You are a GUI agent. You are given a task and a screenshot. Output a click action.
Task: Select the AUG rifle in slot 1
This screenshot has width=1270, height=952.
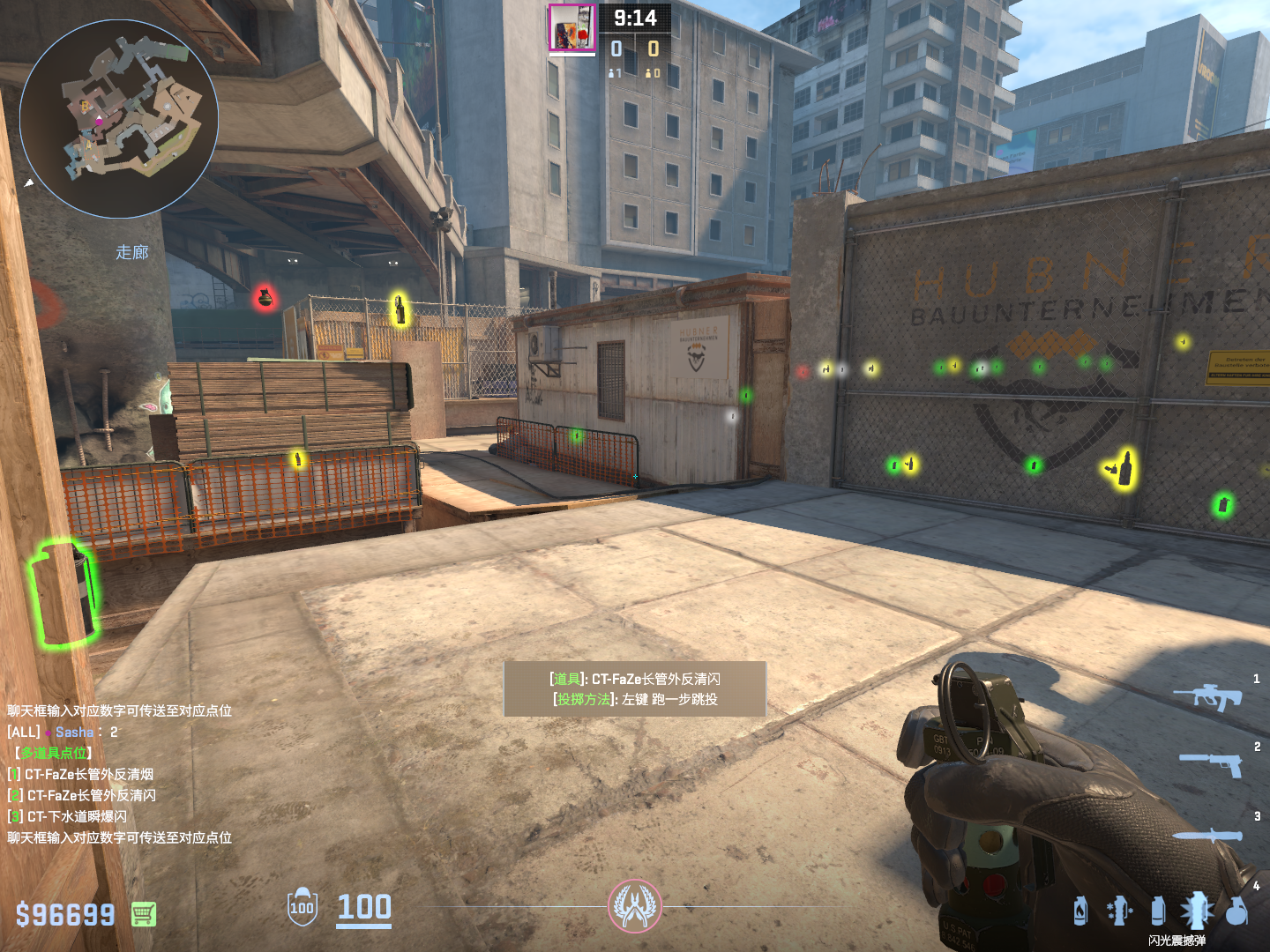coord(1207,696)
